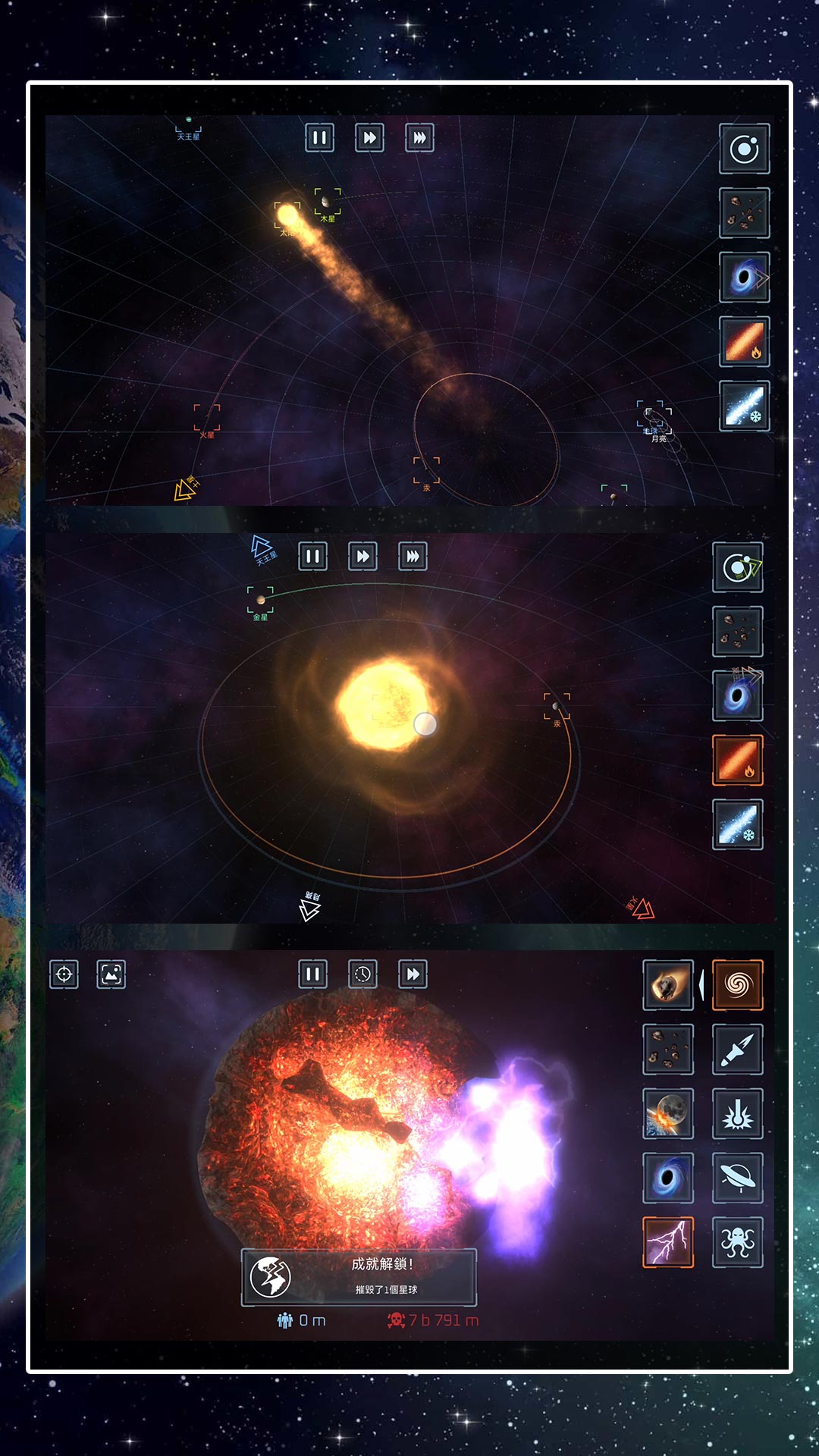Image resolution: width=819 pixels, height=1456 pixels.
Task: Activate the explosion burst weapon icon
Action: point(738,1114)
